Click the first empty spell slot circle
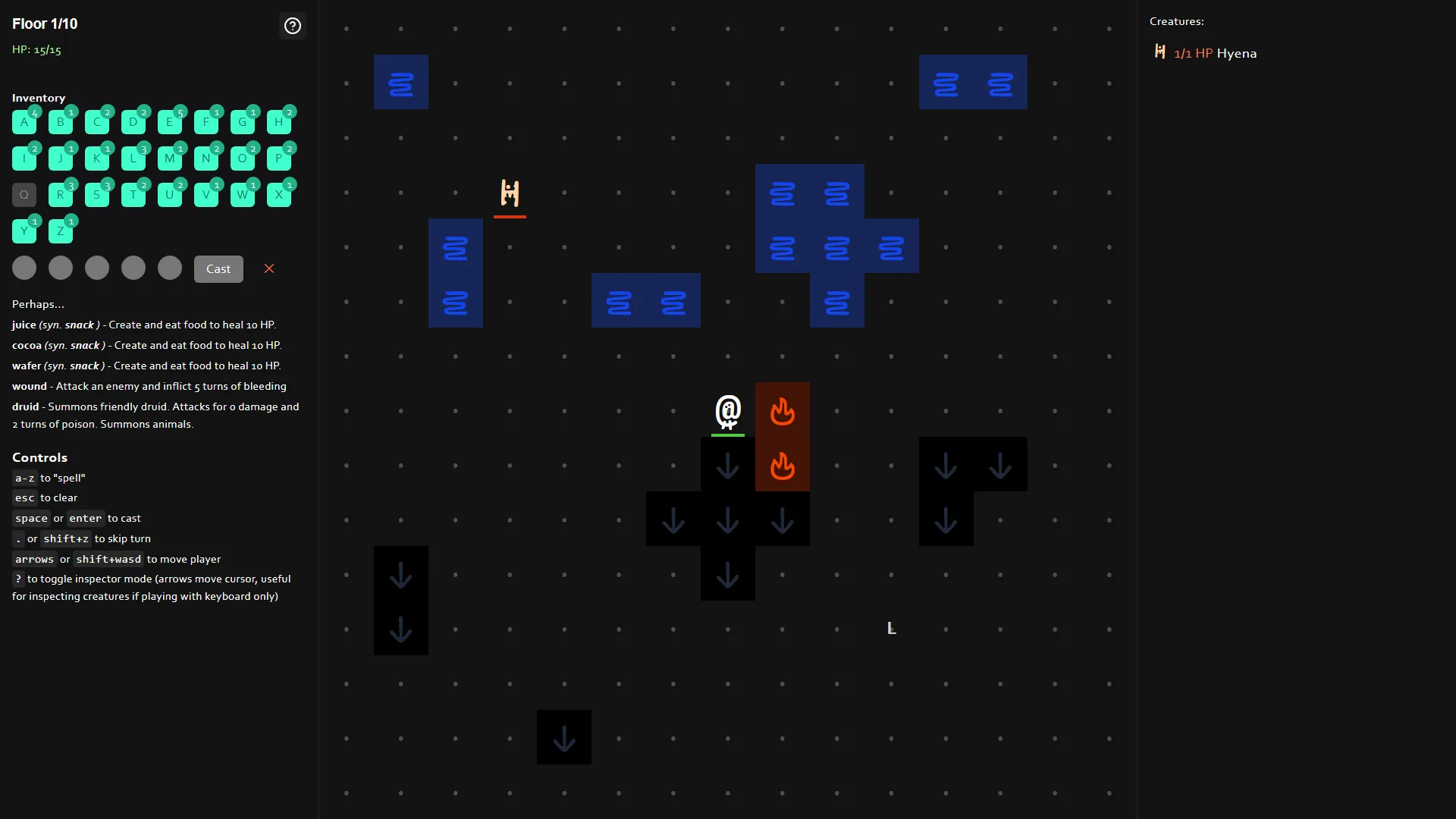 pyautogui.click(x=24, y=268)
